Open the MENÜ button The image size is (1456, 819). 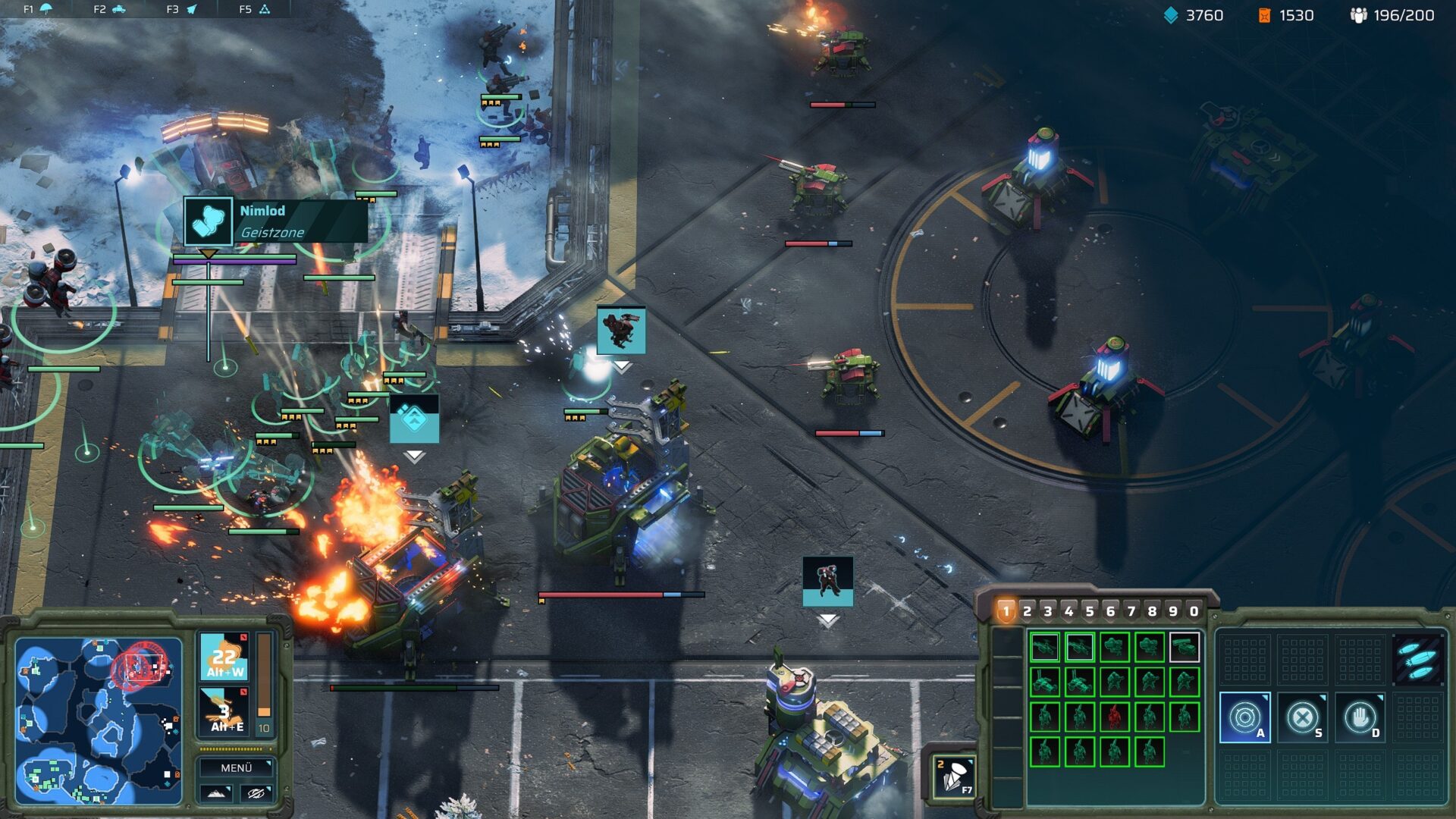[237, 767]
